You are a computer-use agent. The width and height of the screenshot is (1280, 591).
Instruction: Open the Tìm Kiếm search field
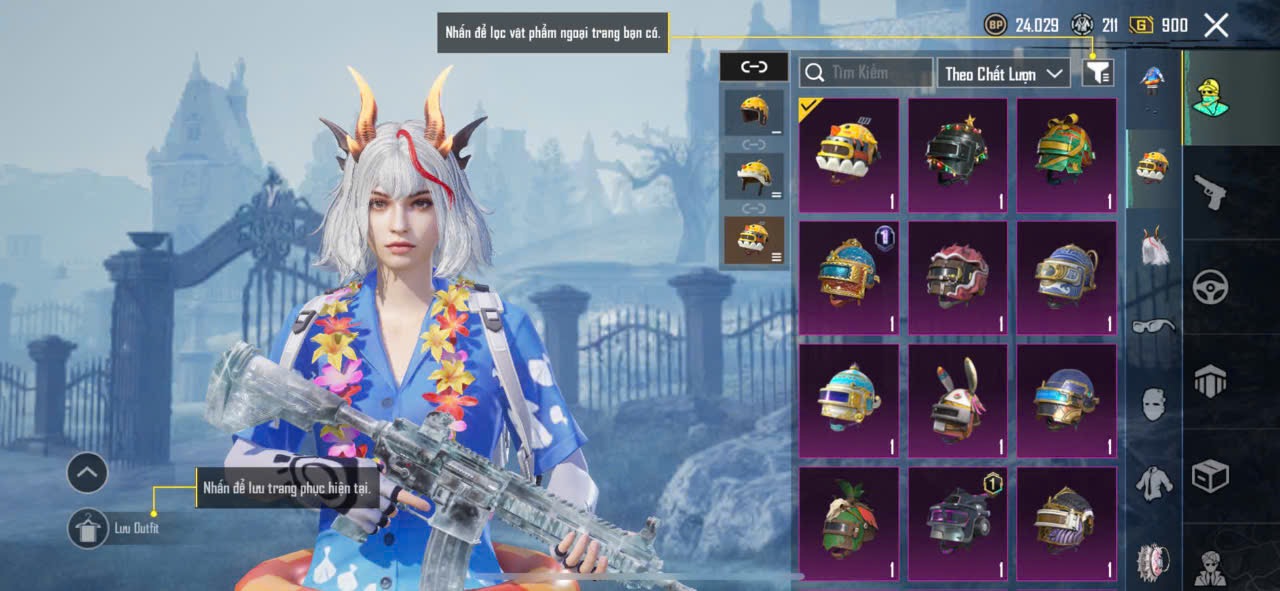[866, 73]
